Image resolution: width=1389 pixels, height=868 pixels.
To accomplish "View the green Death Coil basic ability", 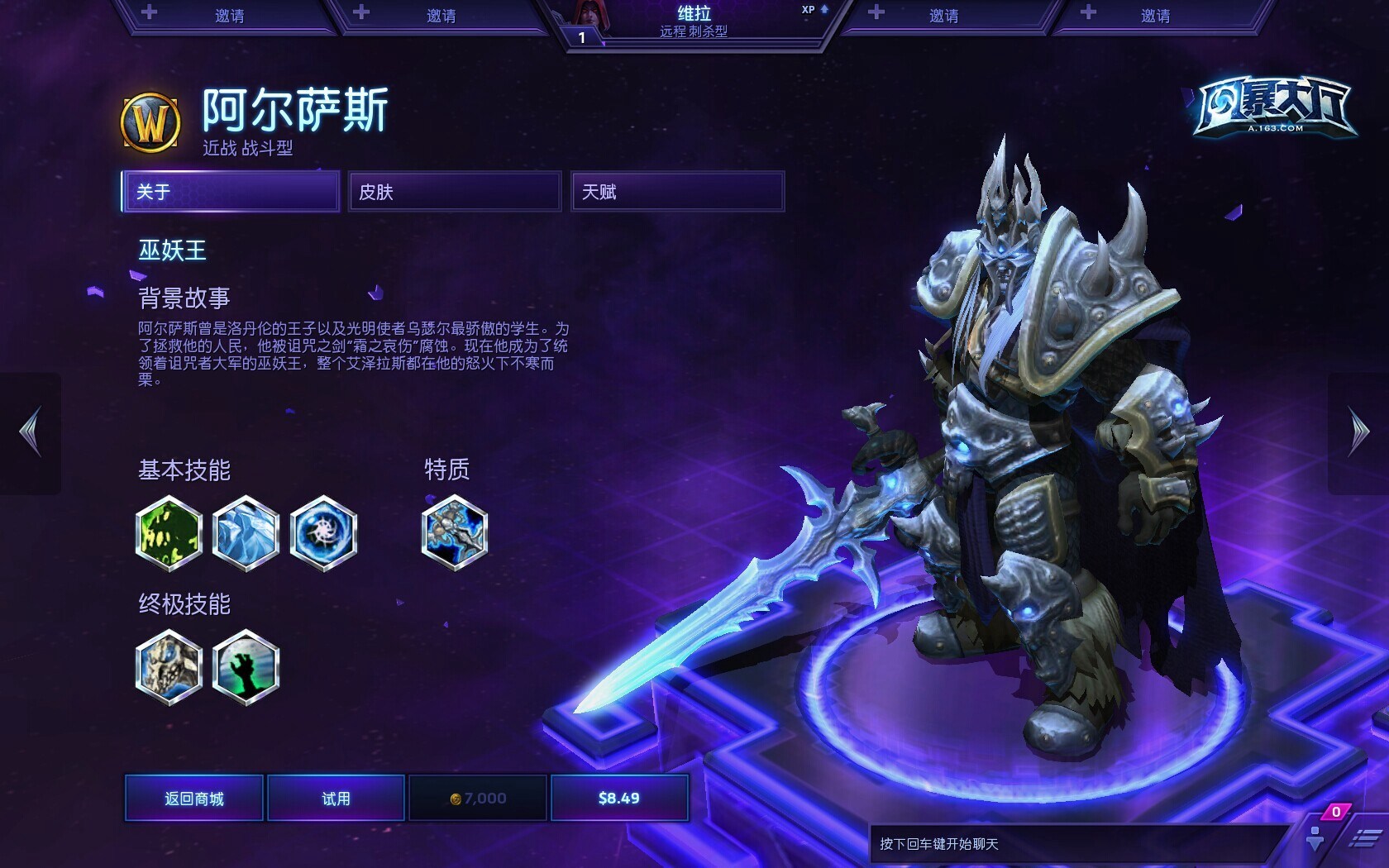I will point(169,533).
